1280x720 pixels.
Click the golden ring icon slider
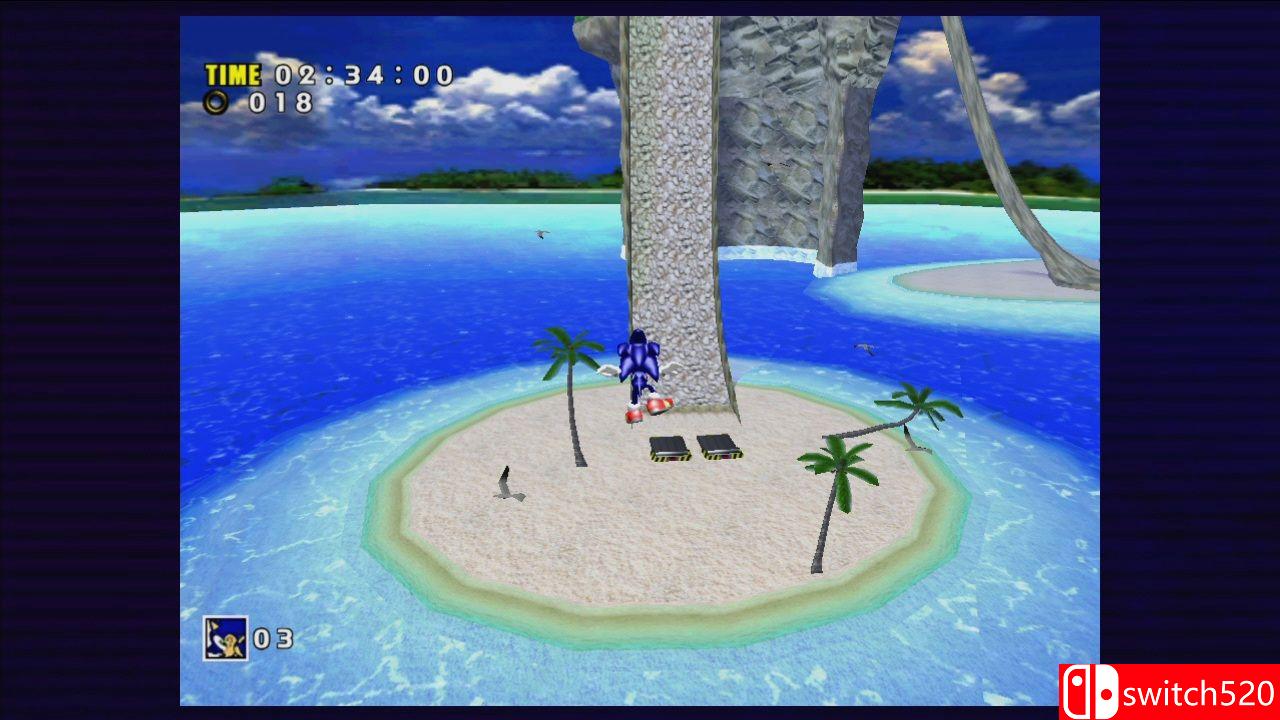[x=214, y=103]
